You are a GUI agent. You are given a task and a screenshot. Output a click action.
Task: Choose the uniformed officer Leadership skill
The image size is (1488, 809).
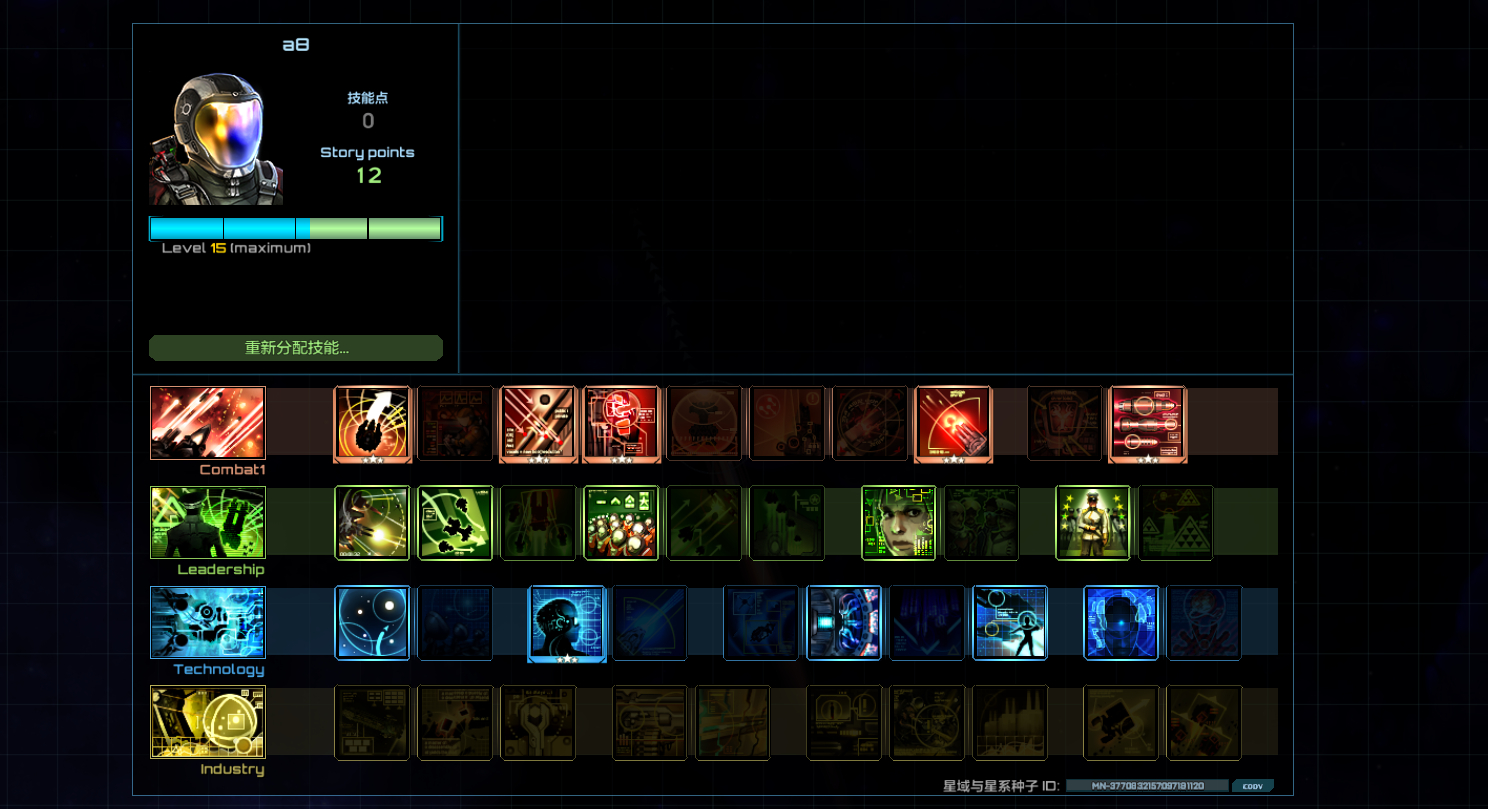(x=1093, y=523)
